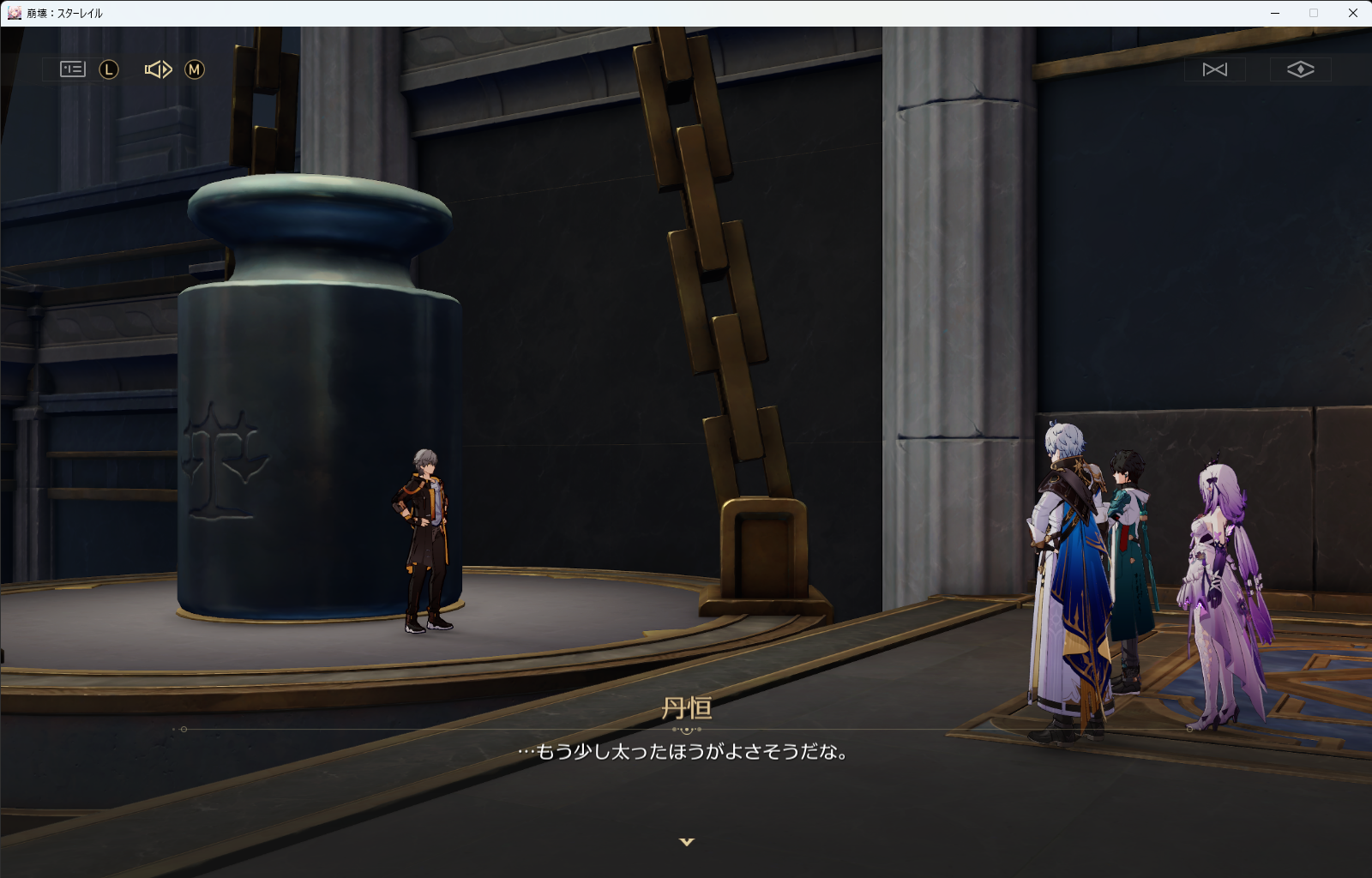Minimize the game window
The height and width of the screenshot is (878, 1372).
coord(1273,13)
